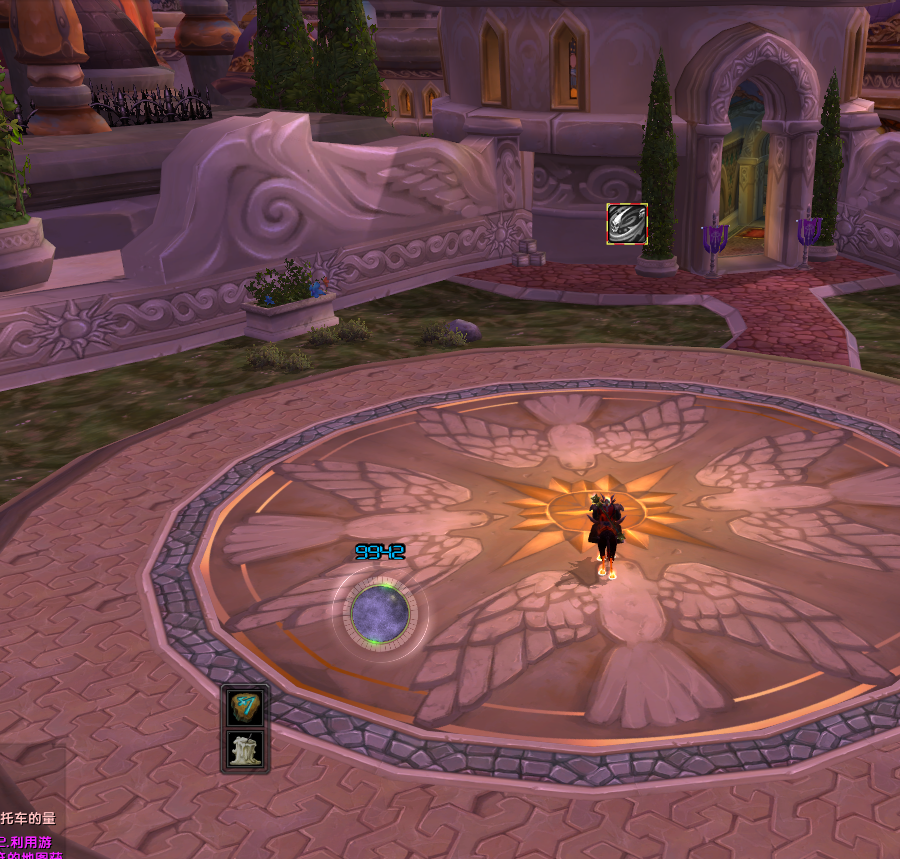The height and width of the screenshot is (859, 900).
Task: Click the round purple orb widget
Action: point(379,611)
